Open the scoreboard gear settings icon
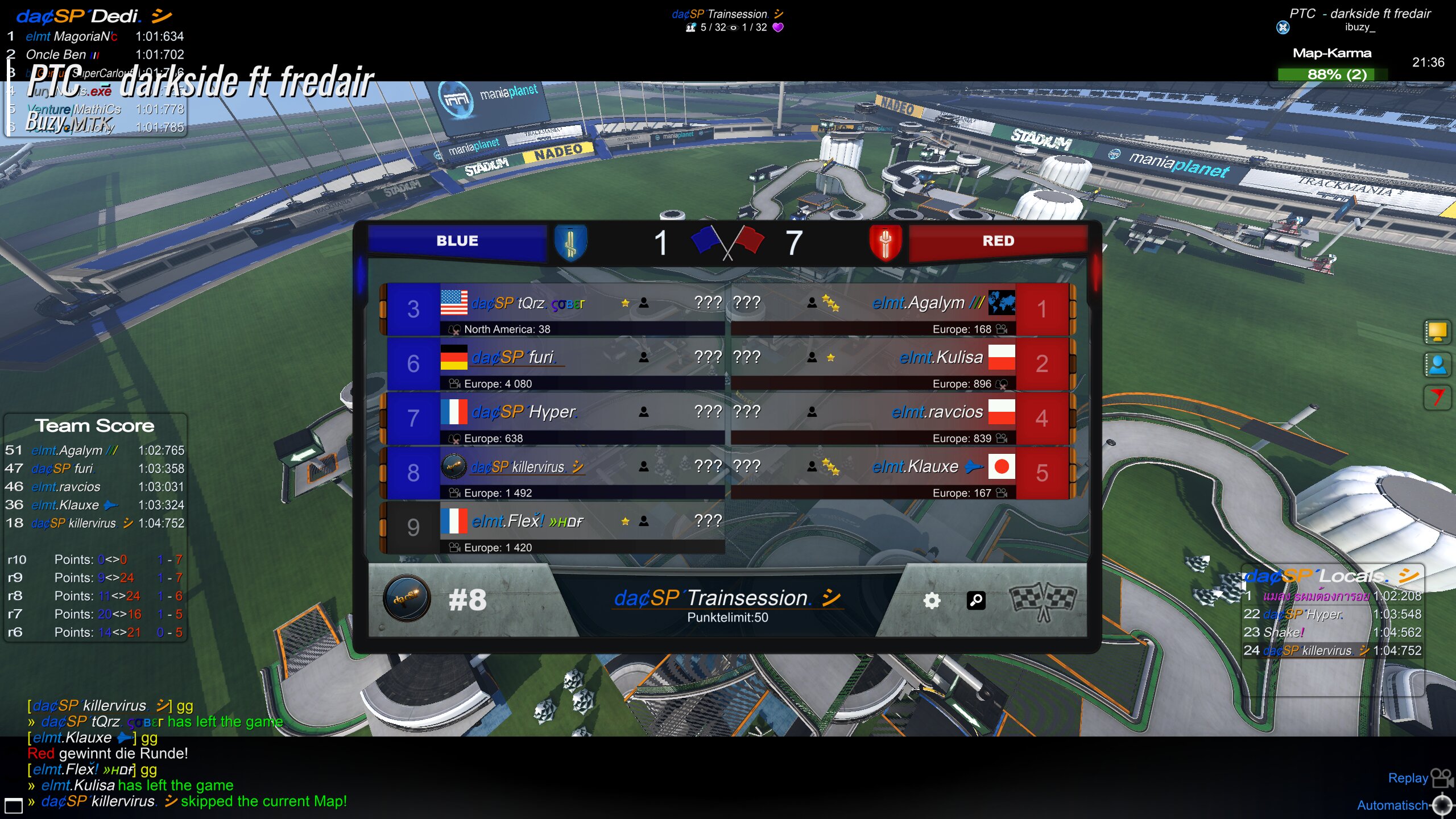The image size is (1456, 819). click(x=932, y=601)
